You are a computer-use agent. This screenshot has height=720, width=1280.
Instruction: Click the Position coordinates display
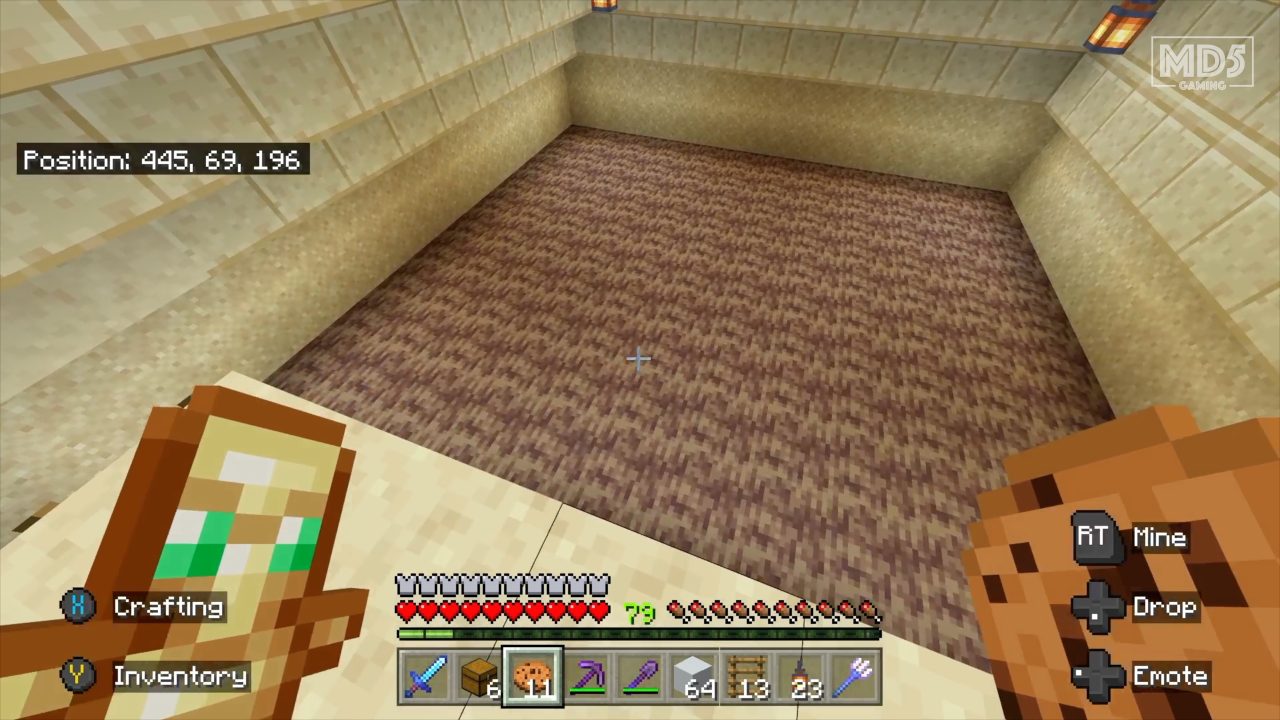(163, 160)
